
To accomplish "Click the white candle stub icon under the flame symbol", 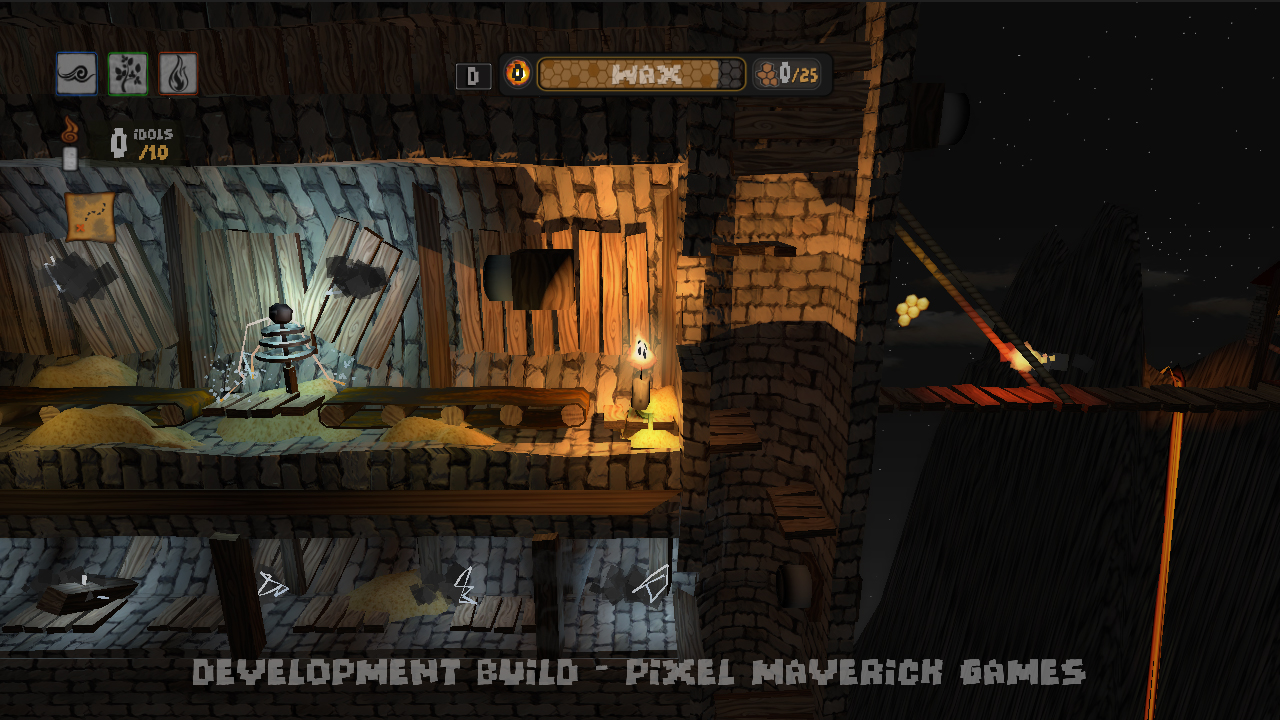I will 70,157.
